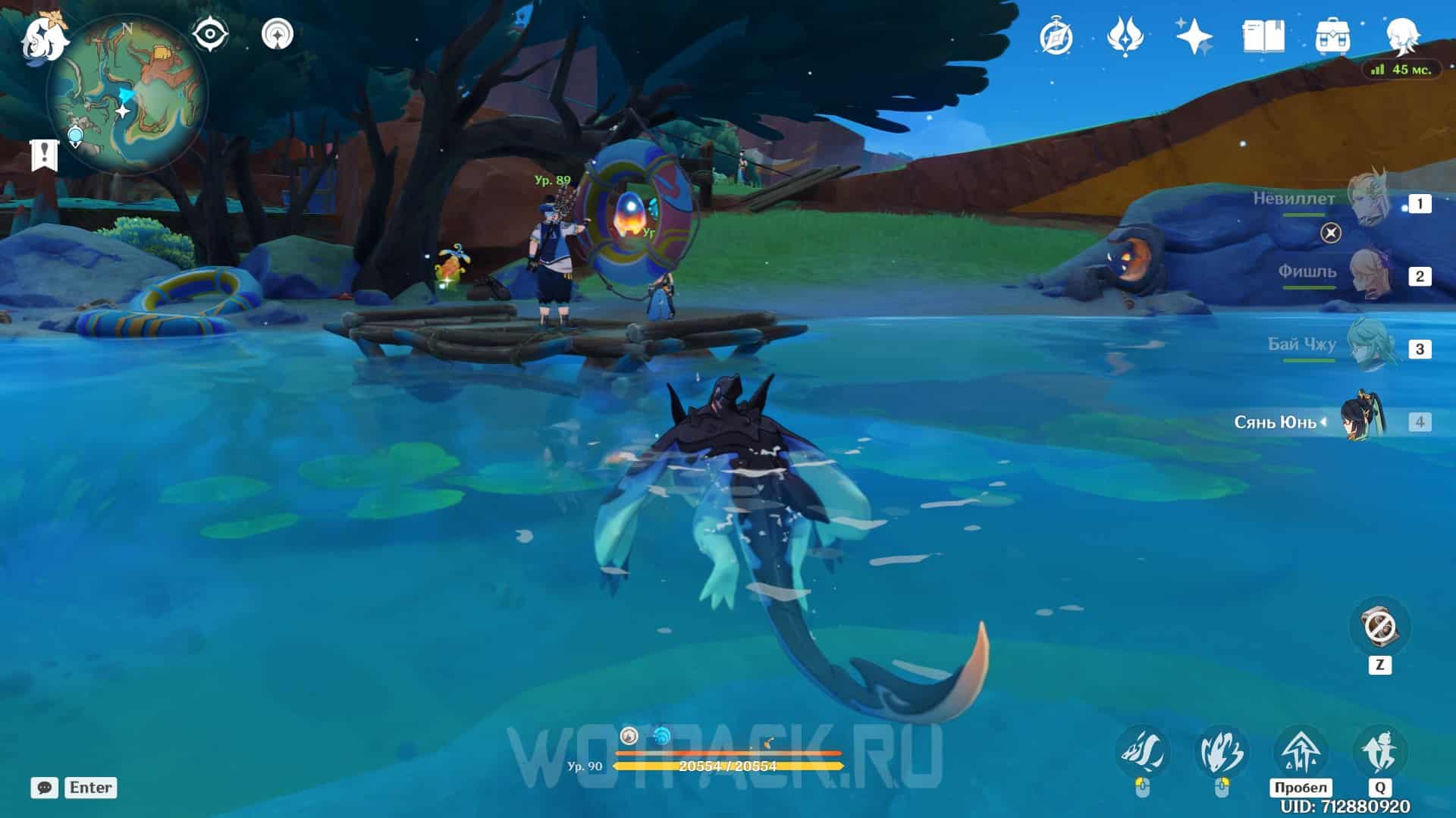Activate the exit-saurian skill labeled Q
The image size is (1456, 818).
[x=1379, y=753]
